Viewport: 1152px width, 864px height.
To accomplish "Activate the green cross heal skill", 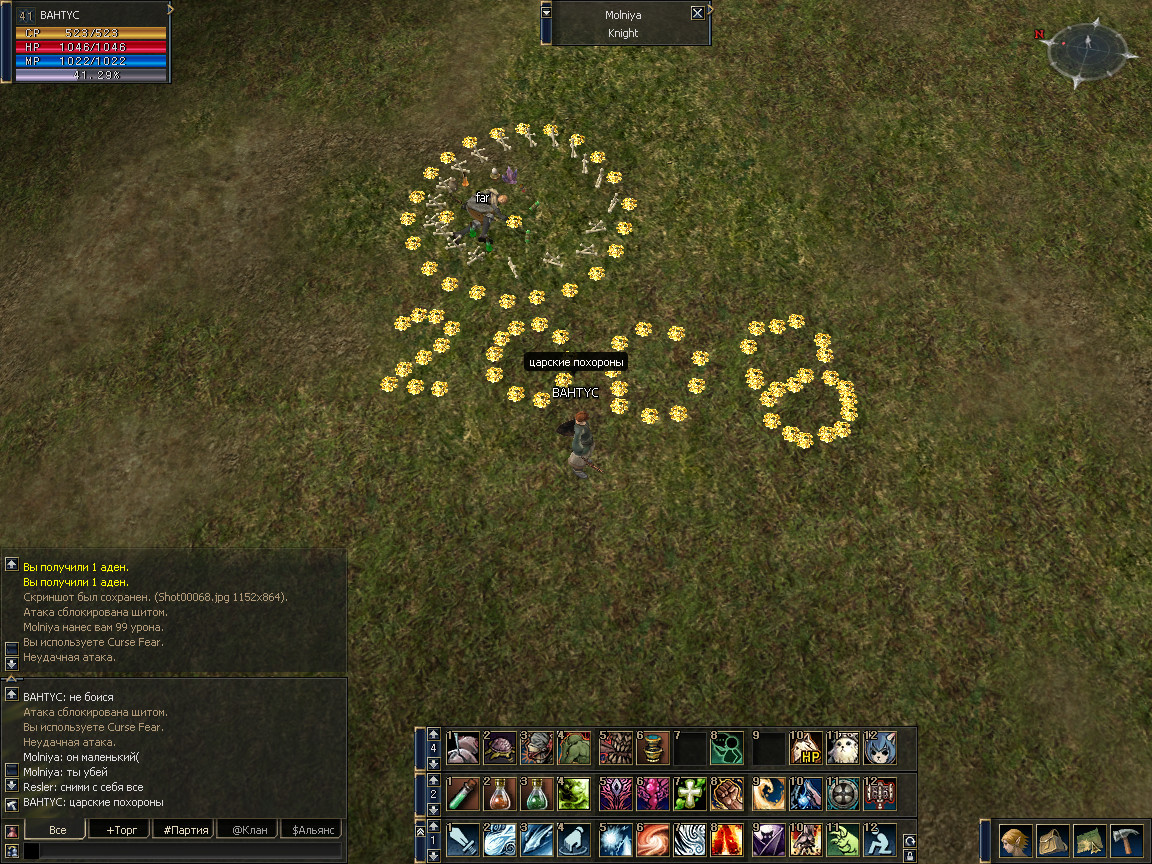I will pyautogui.click(x=690, y=794).
